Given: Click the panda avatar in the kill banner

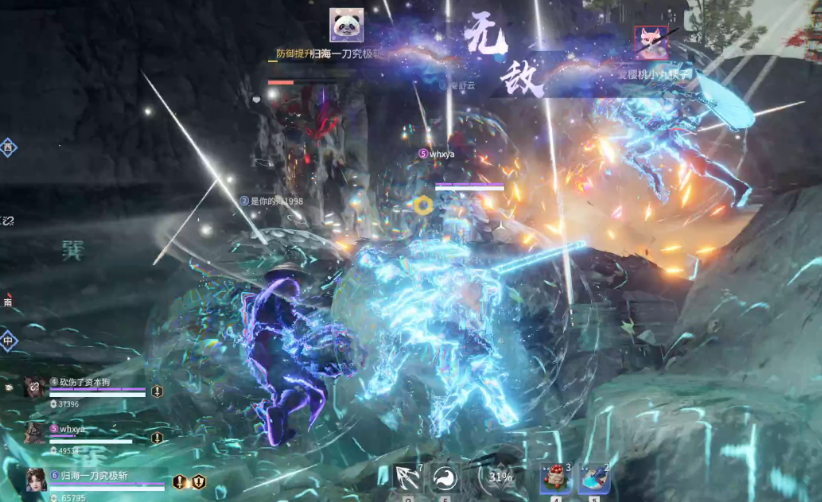Looking at the screenshot, I should point(347,25).
